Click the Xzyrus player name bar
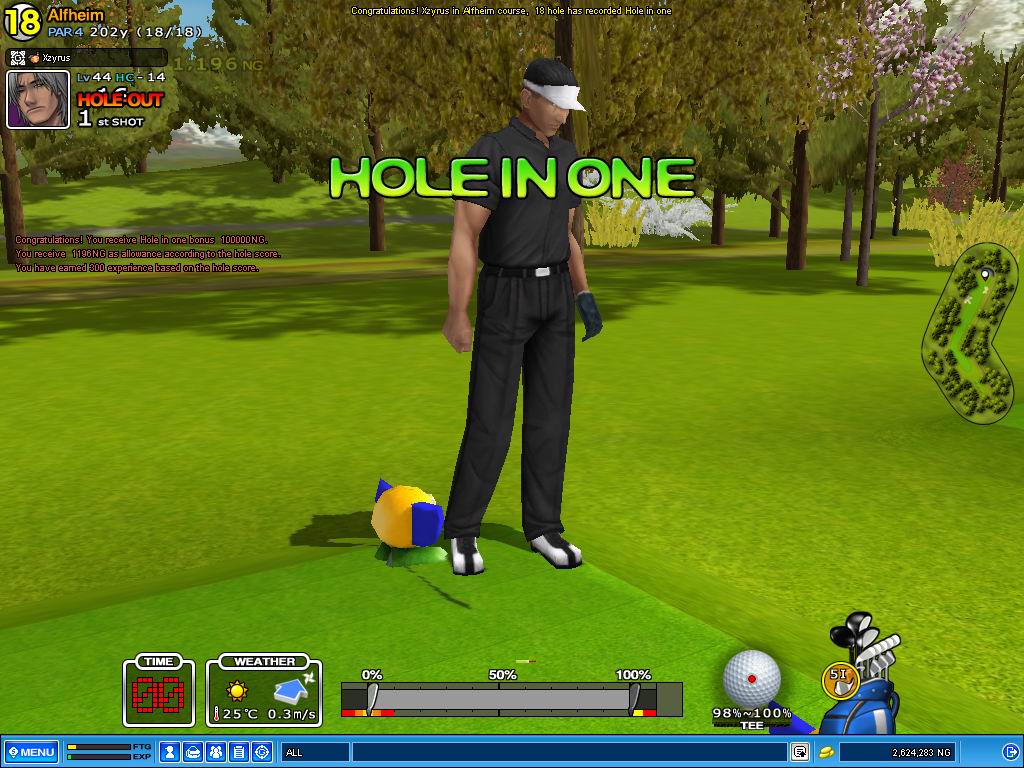This screenshot has height=768, width=1024. tap(87, 58)
